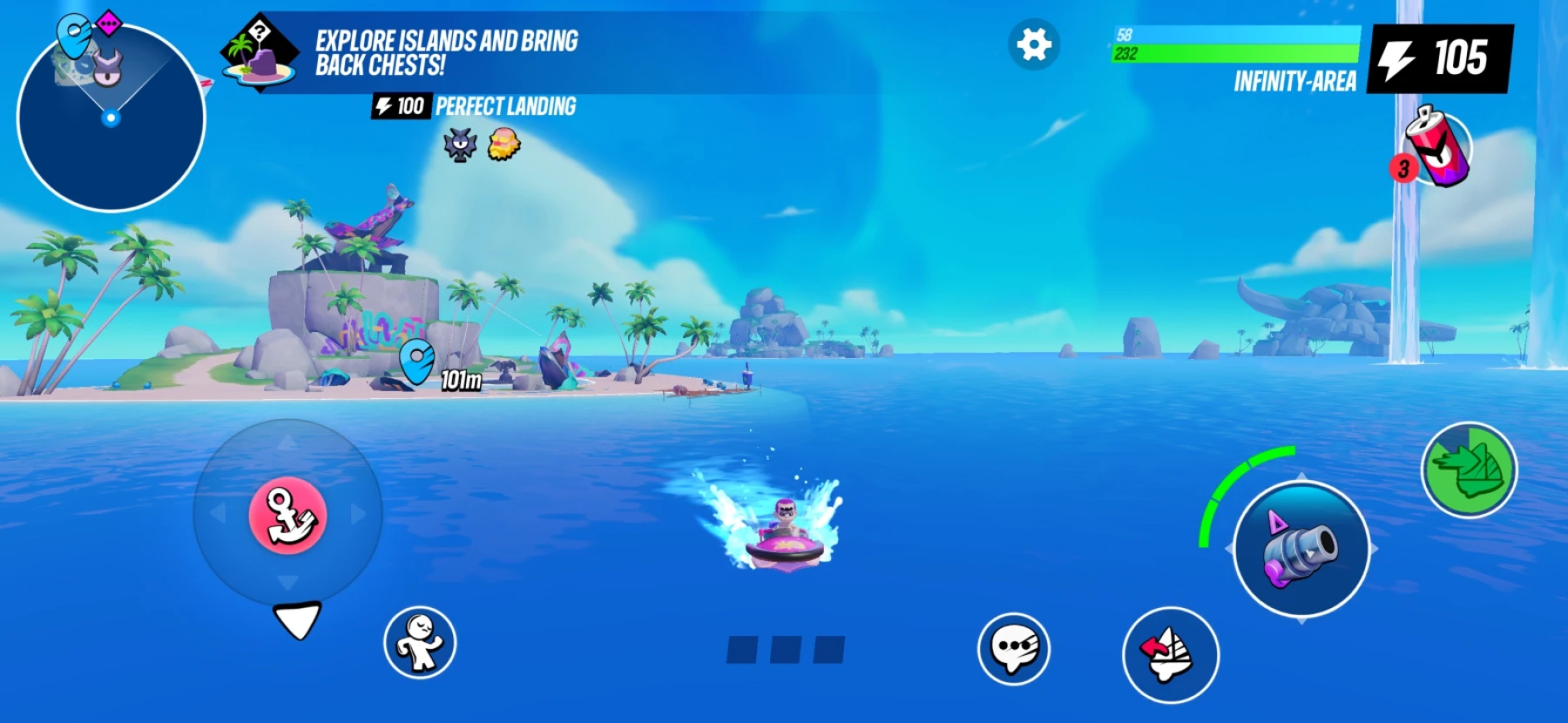
Task: Open the 'Explore Islands and Bring Back Chests' banner
Action: [x=444, y=51]
